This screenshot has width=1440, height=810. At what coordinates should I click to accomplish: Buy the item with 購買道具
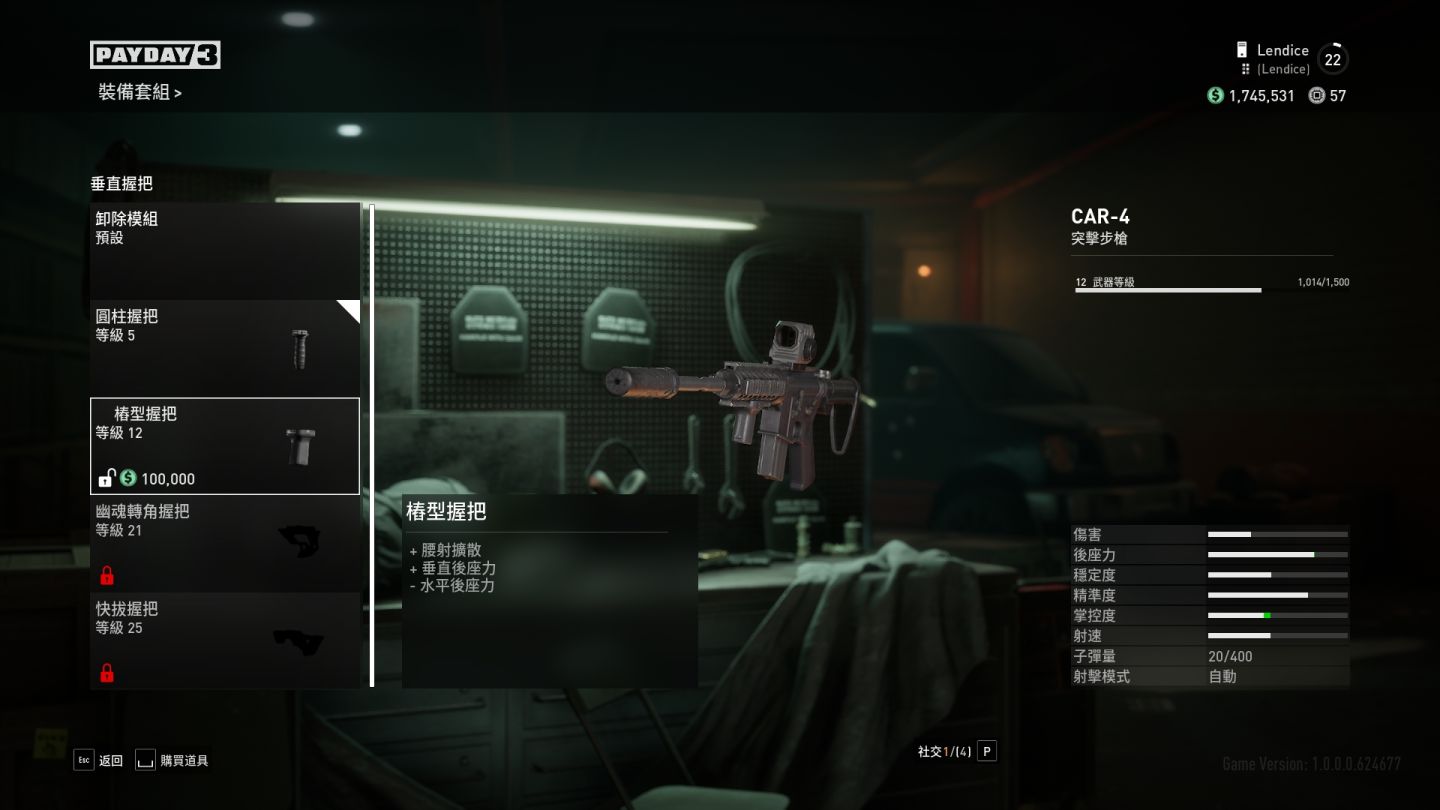coord(172,760)
